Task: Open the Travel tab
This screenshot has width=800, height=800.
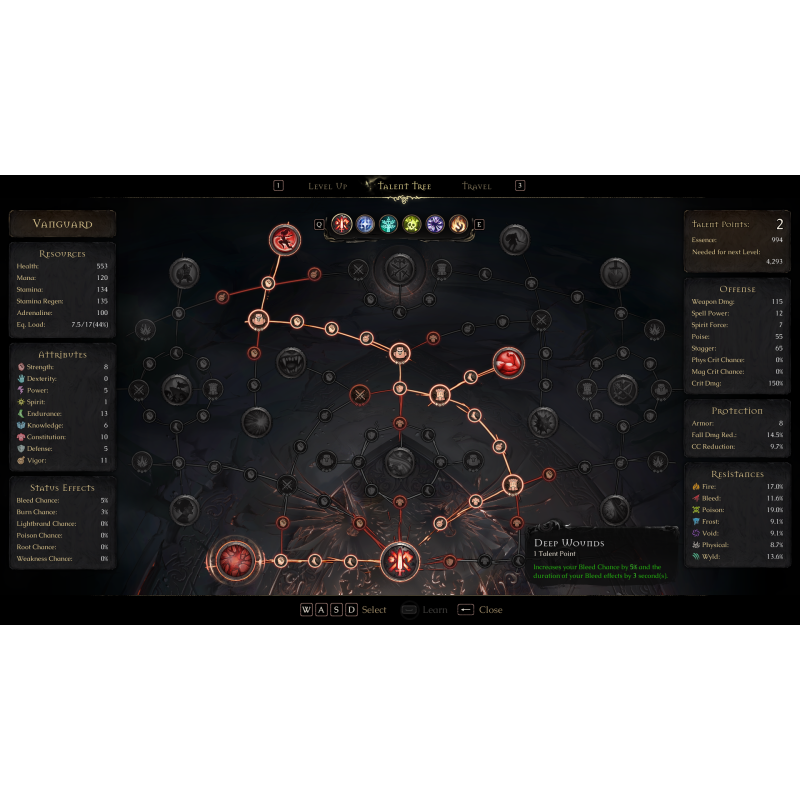Action: click(x=476, y=186)
